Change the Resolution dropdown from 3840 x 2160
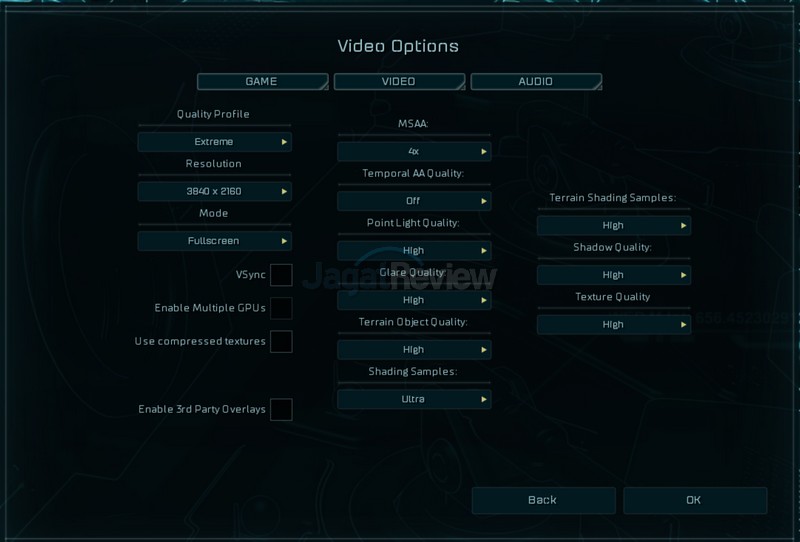The image size is (800, 542). coord(214,191)
